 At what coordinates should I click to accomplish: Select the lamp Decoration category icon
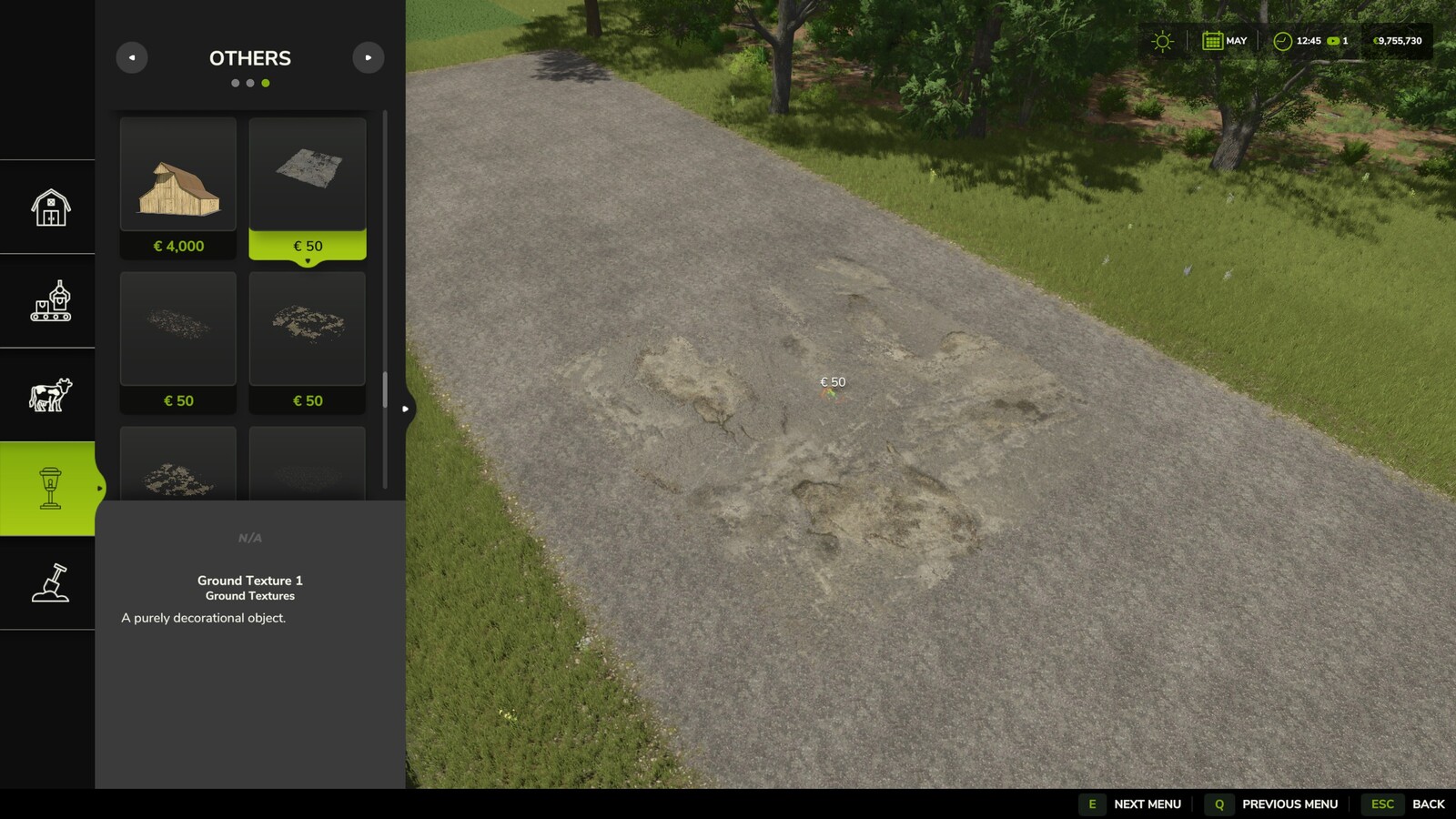coord(48,487)
